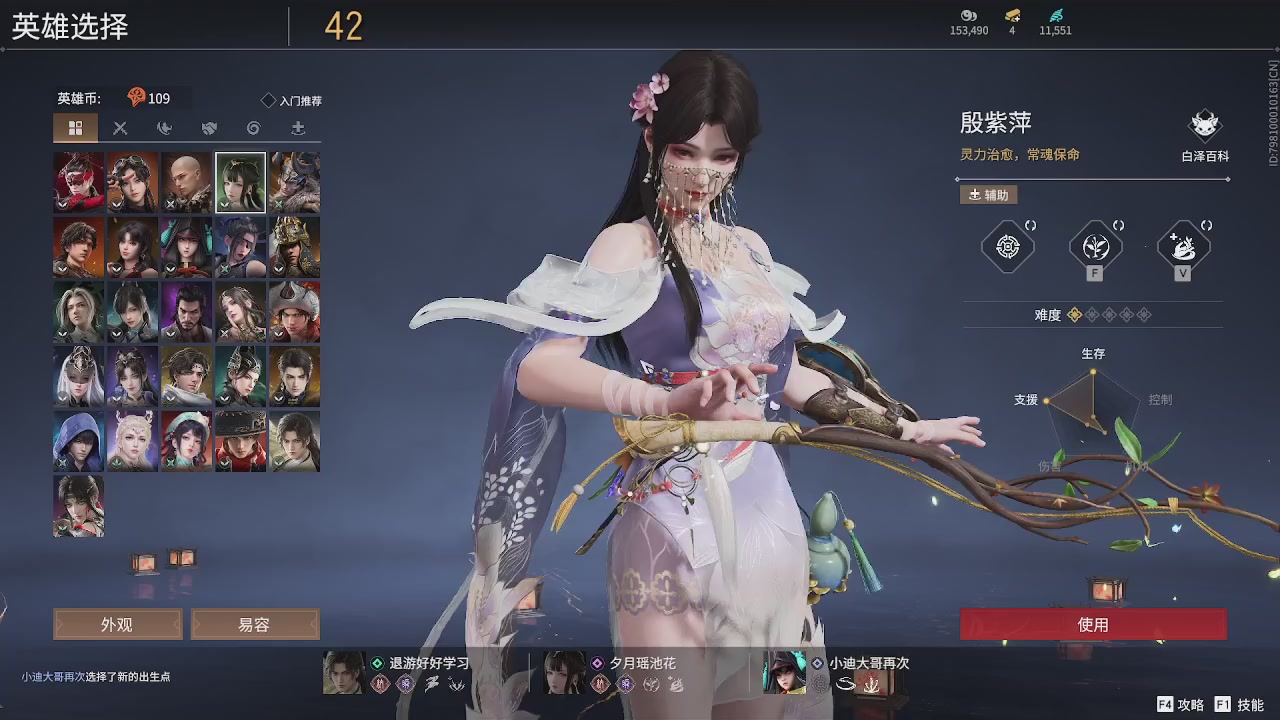Switch to the 易容 face customization tab
This screenshot has width=1280, height=720.
pyautogui.click(x=255, y=624)
